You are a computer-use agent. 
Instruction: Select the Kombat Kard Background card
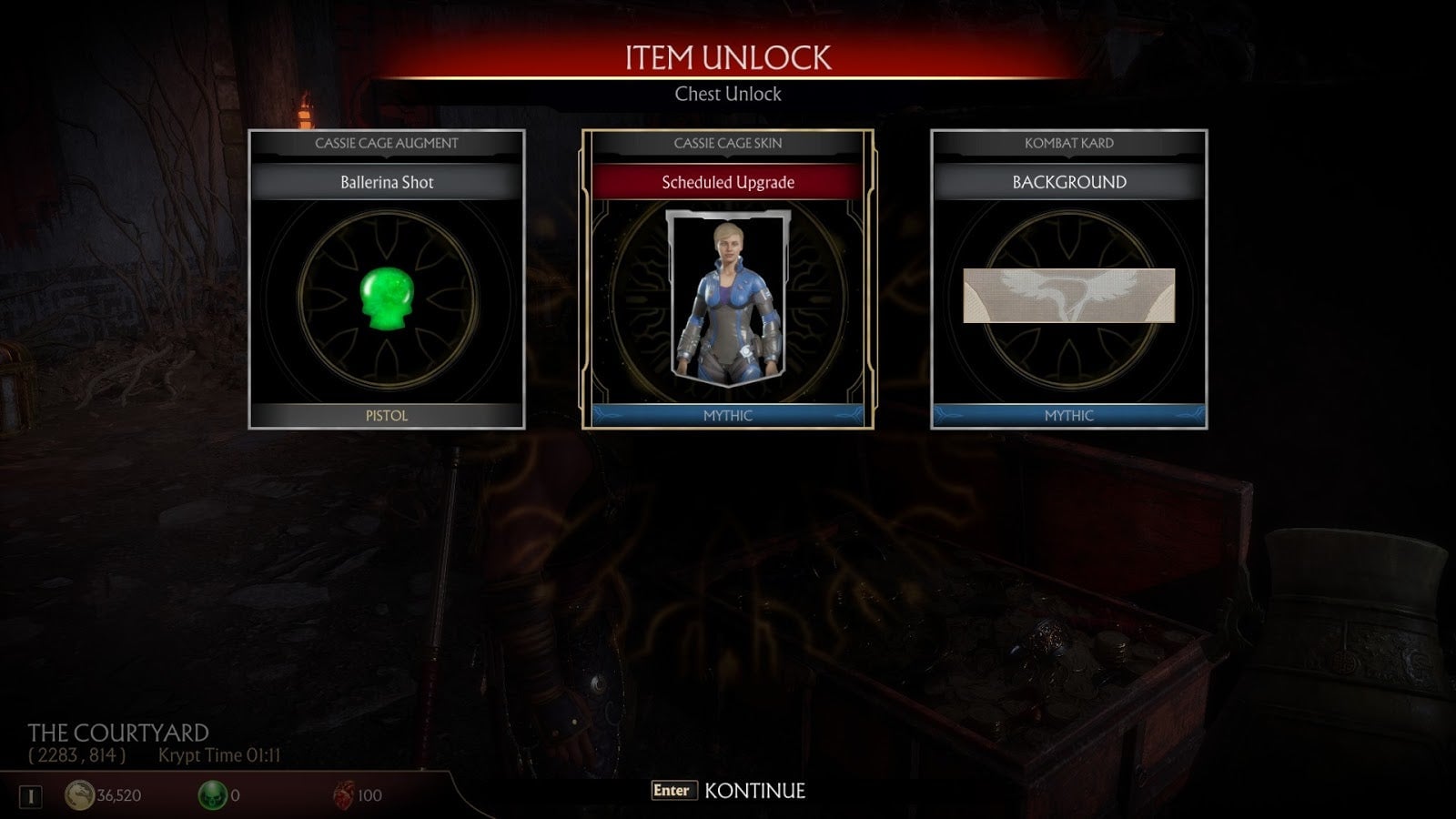1069,279
